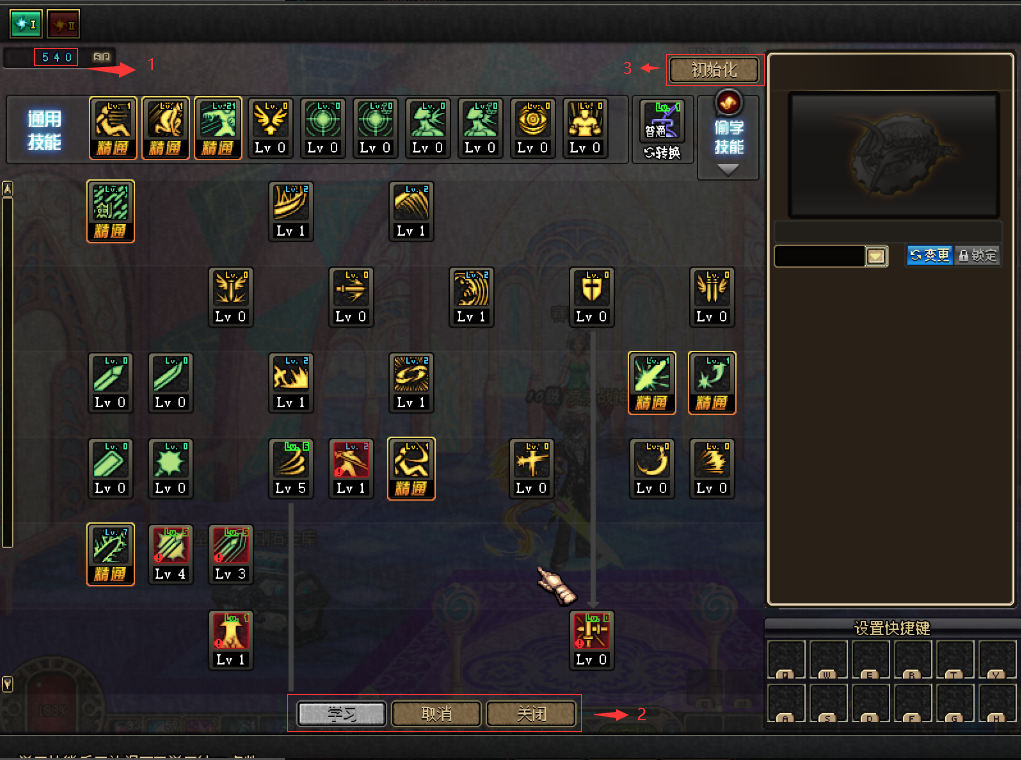Image resolution: width=1021 pixels, height=760 pixels.
Task: Open the dropdown beside the 变更 button
Action: click(877, 257)
